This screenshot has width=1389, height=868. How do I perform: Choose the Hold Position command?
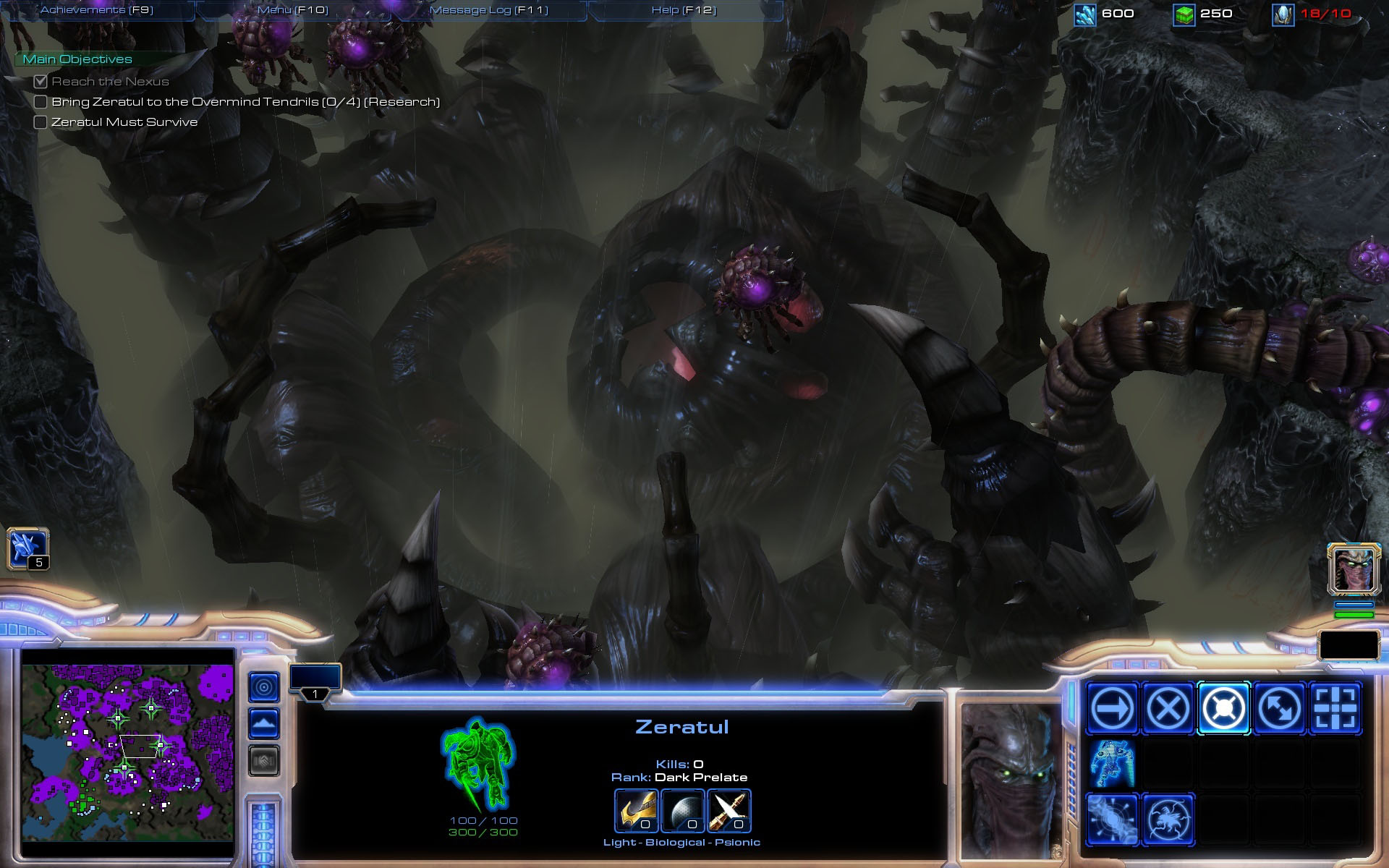coord(1223,708)
